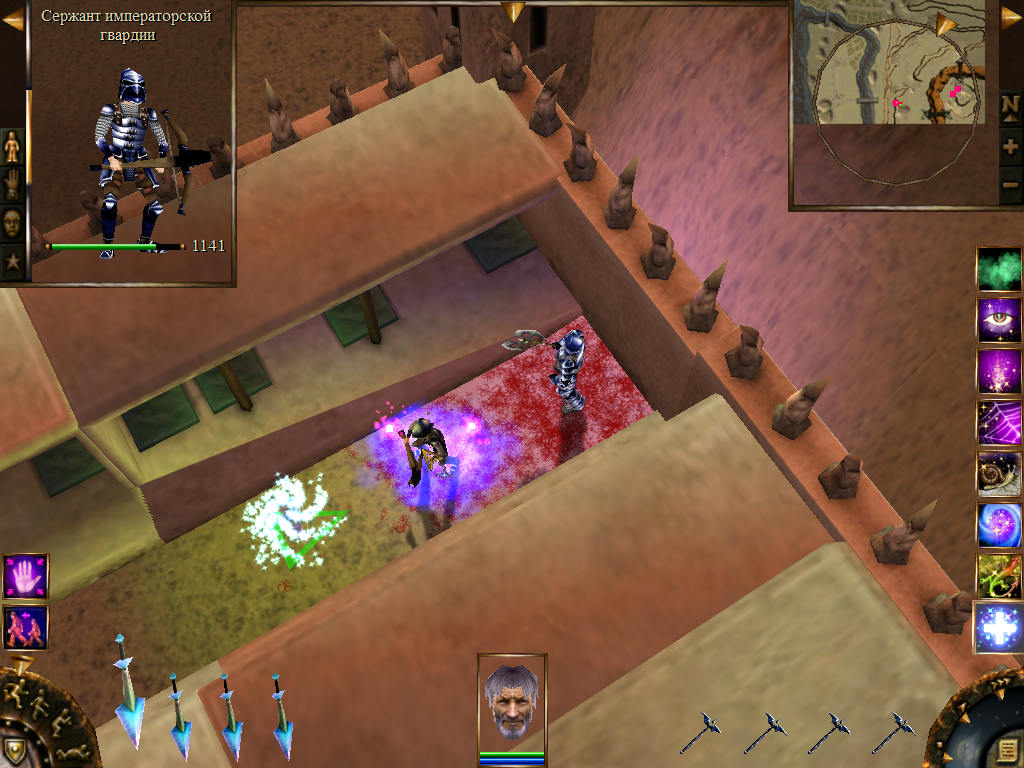
Task: Orient the minimap north with N button
Action: click(1010, 106)
